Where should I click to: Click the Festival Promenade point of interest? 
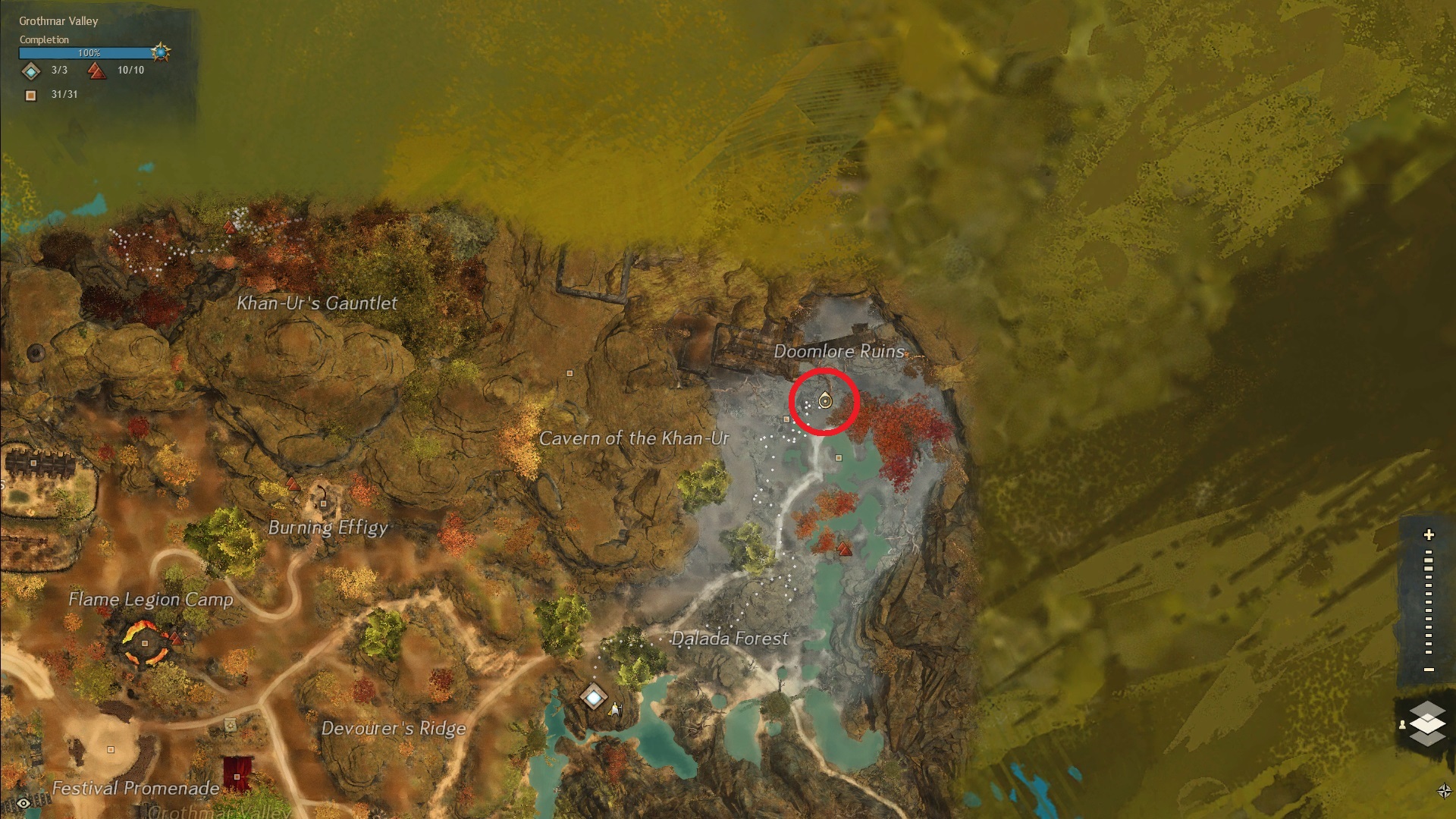pyautogui.click(x=111, y=749)
